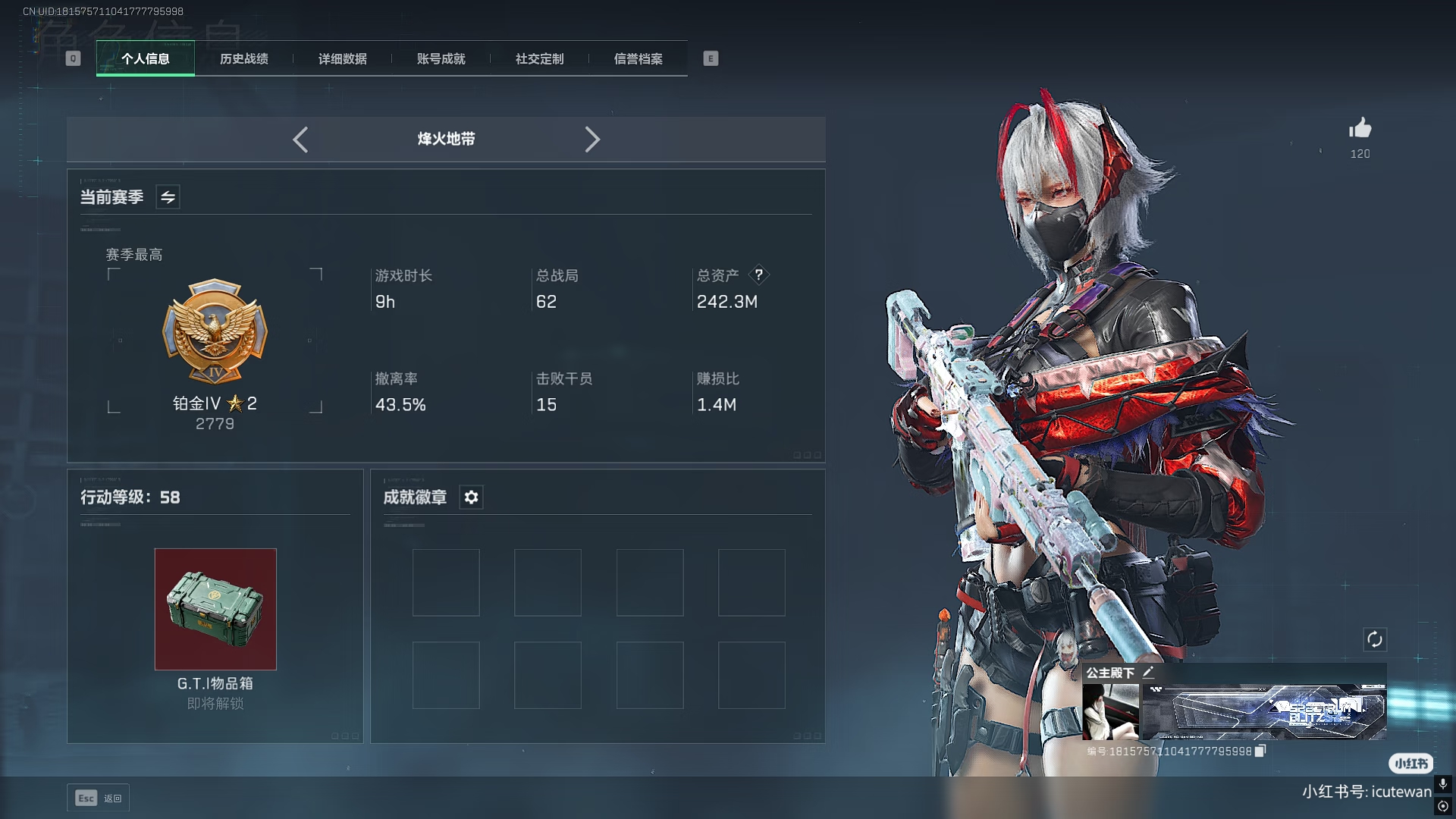Click the G.T.I物品箱 crate image
This screenshot has width=1456, height=819.
215,609
